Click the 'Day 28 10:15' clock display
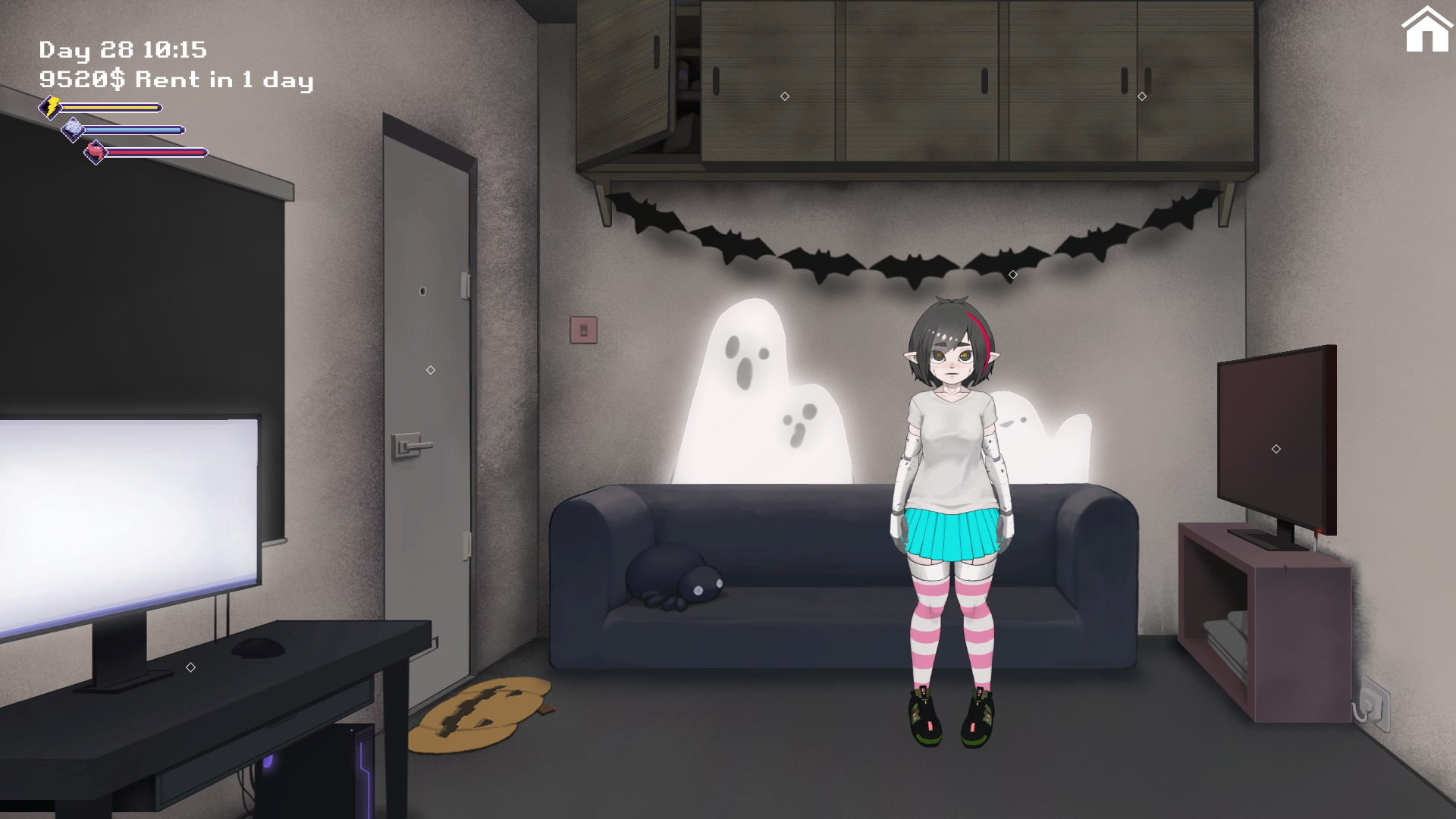The image size is (1456, 819). click(x=123, y=49)
